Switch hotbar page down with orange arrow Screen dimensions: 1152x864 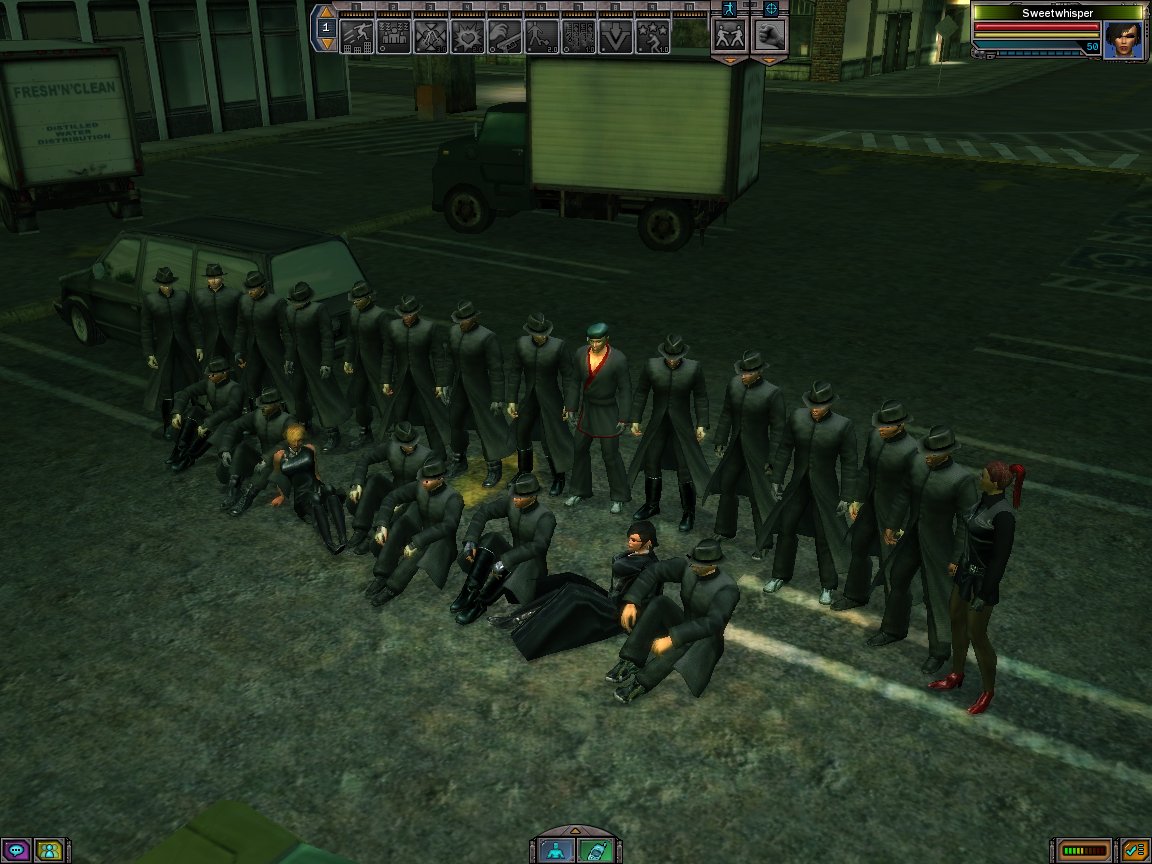coord(326,44)
